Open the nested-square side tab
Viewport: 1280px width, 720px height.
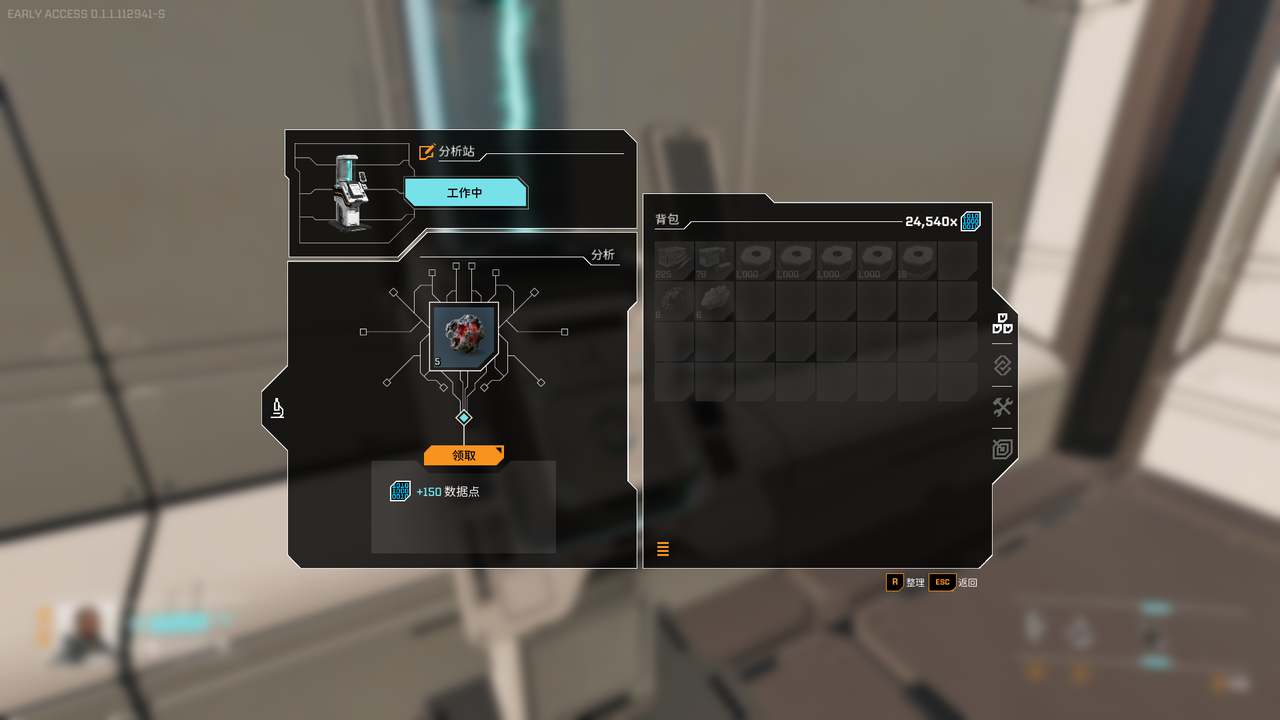[1002, 449]
